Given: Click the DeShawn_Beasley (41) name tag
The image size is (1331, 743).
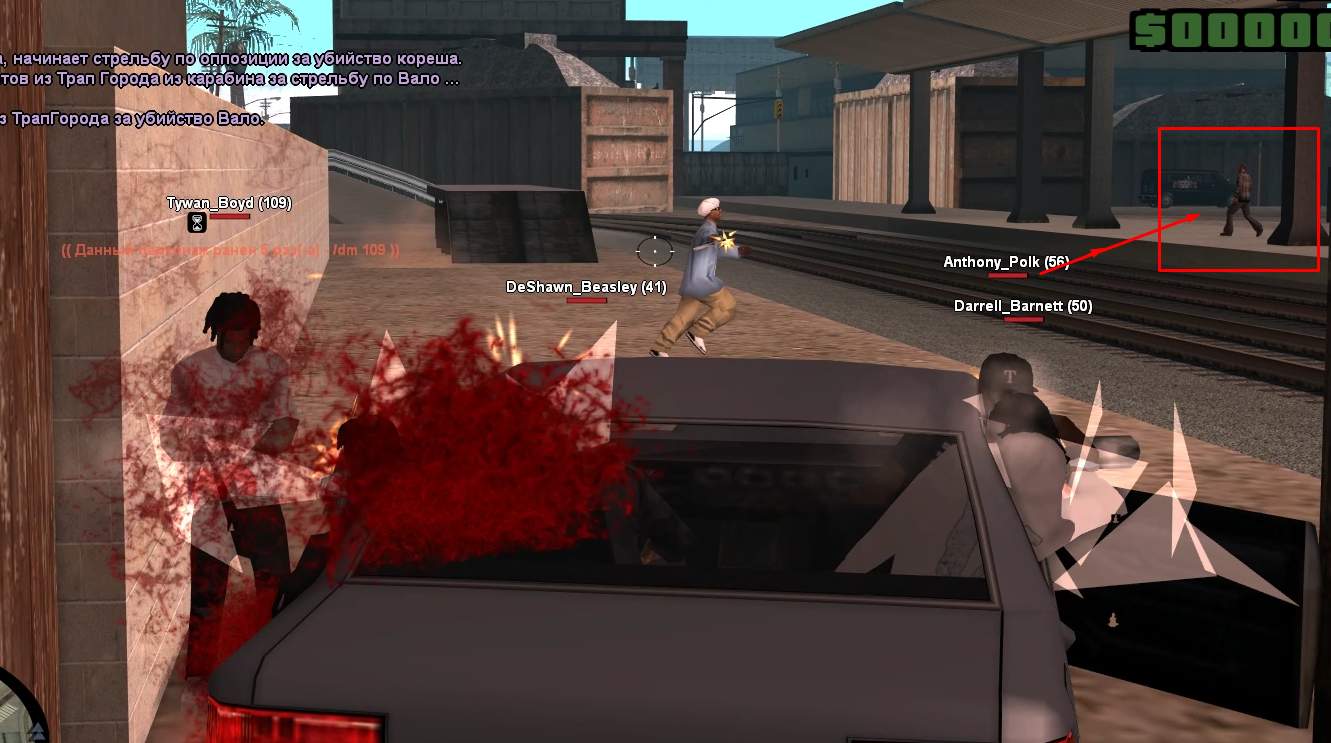Looking at the screenshot, I should 586,287.
